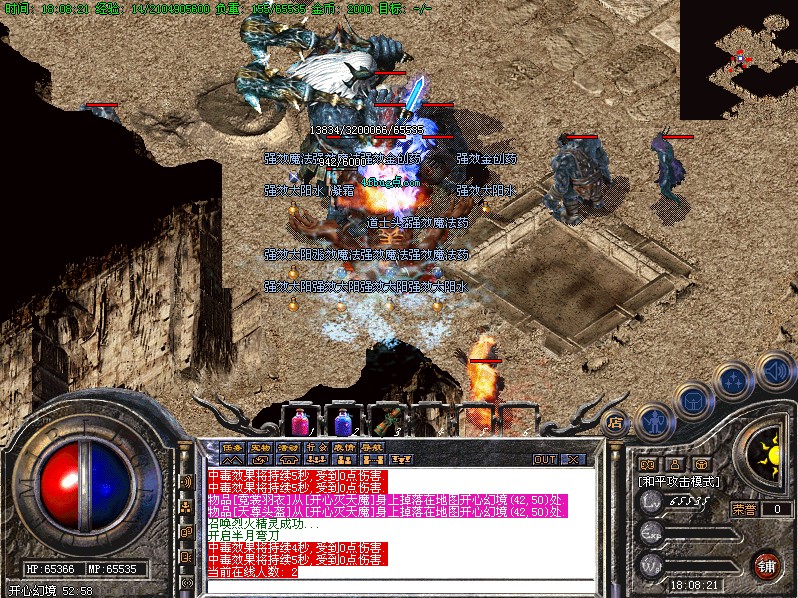This screenshot has width=798, height=598.
Task: Open the round 店 store button
Action: point(616,422)
